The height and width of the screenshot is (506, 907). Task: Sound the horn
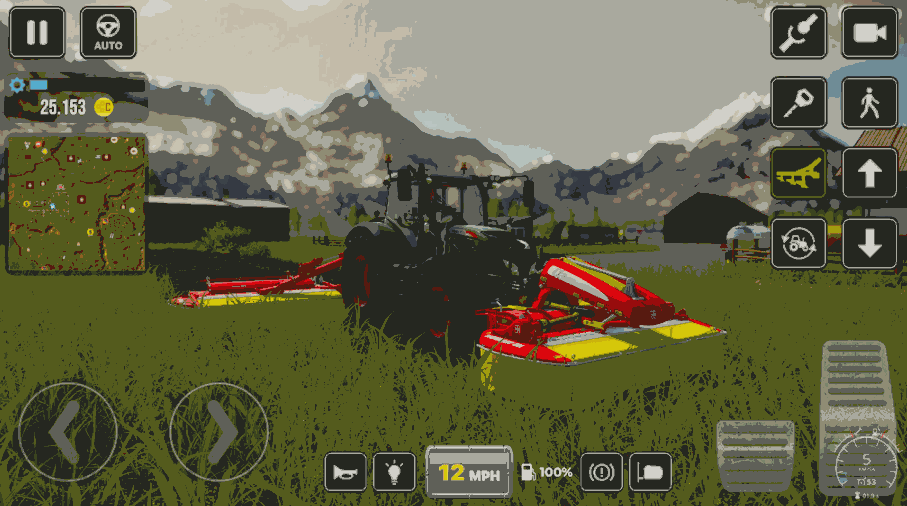click(345, 471)
